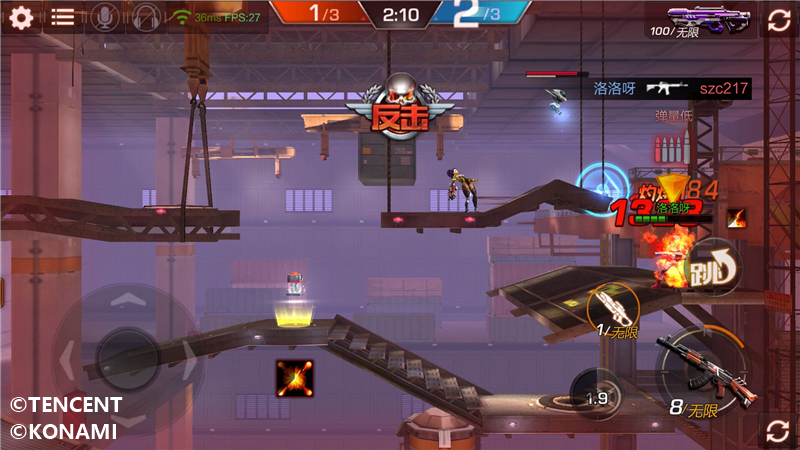Tap the joystick's up arrow
Screen dimensions: 800x450
[x=126, y=300]
